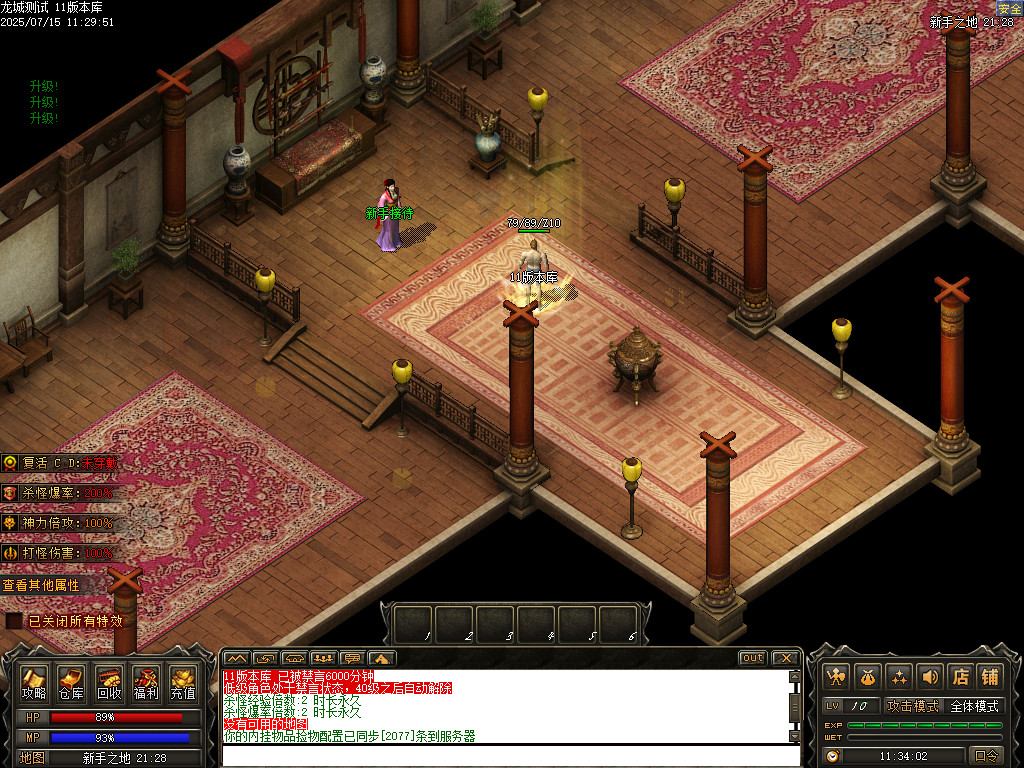
Task: Toggle the 已关闭所有特效 effects checkbox
Action: tap(14, 621)
